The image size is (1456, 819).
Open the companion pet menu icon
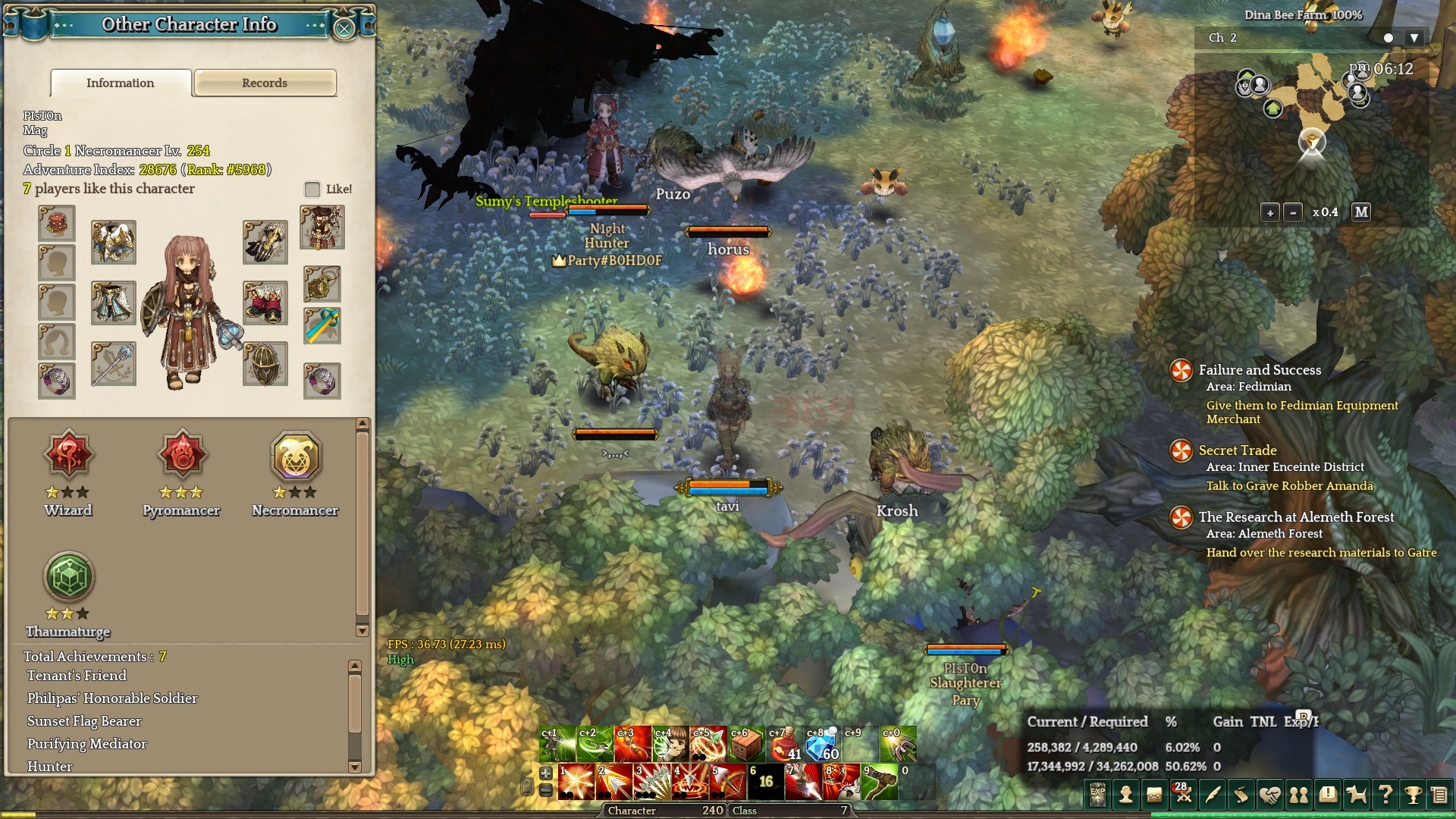[x=1356, y=795]
